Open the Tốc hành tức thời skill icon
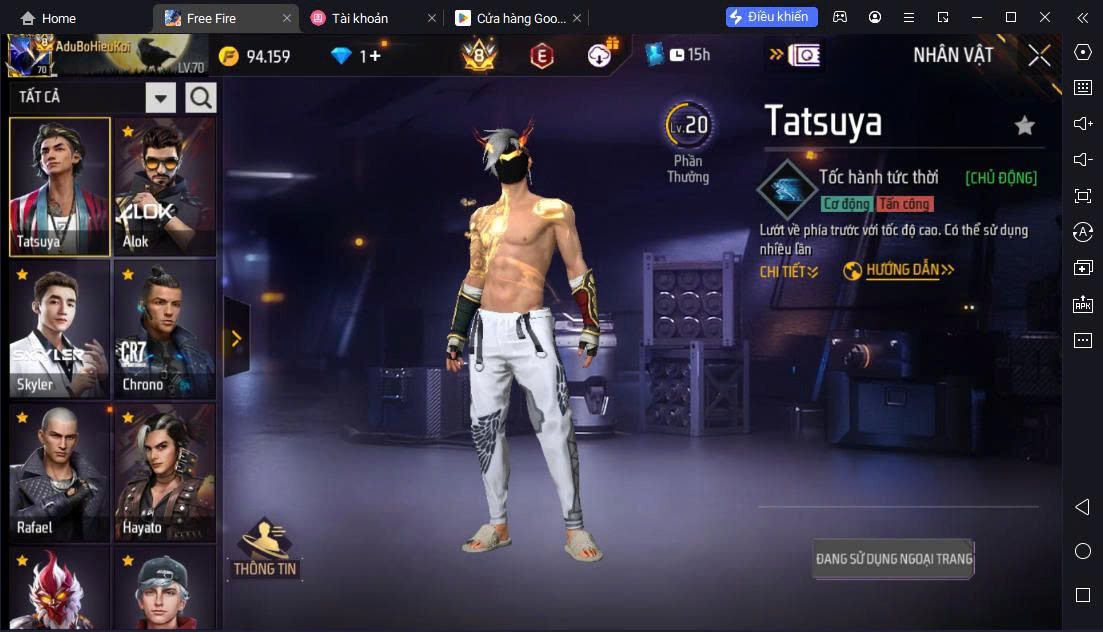This screenshot has height=632, width=1103. pyautogui.click(x=787, y=188)
